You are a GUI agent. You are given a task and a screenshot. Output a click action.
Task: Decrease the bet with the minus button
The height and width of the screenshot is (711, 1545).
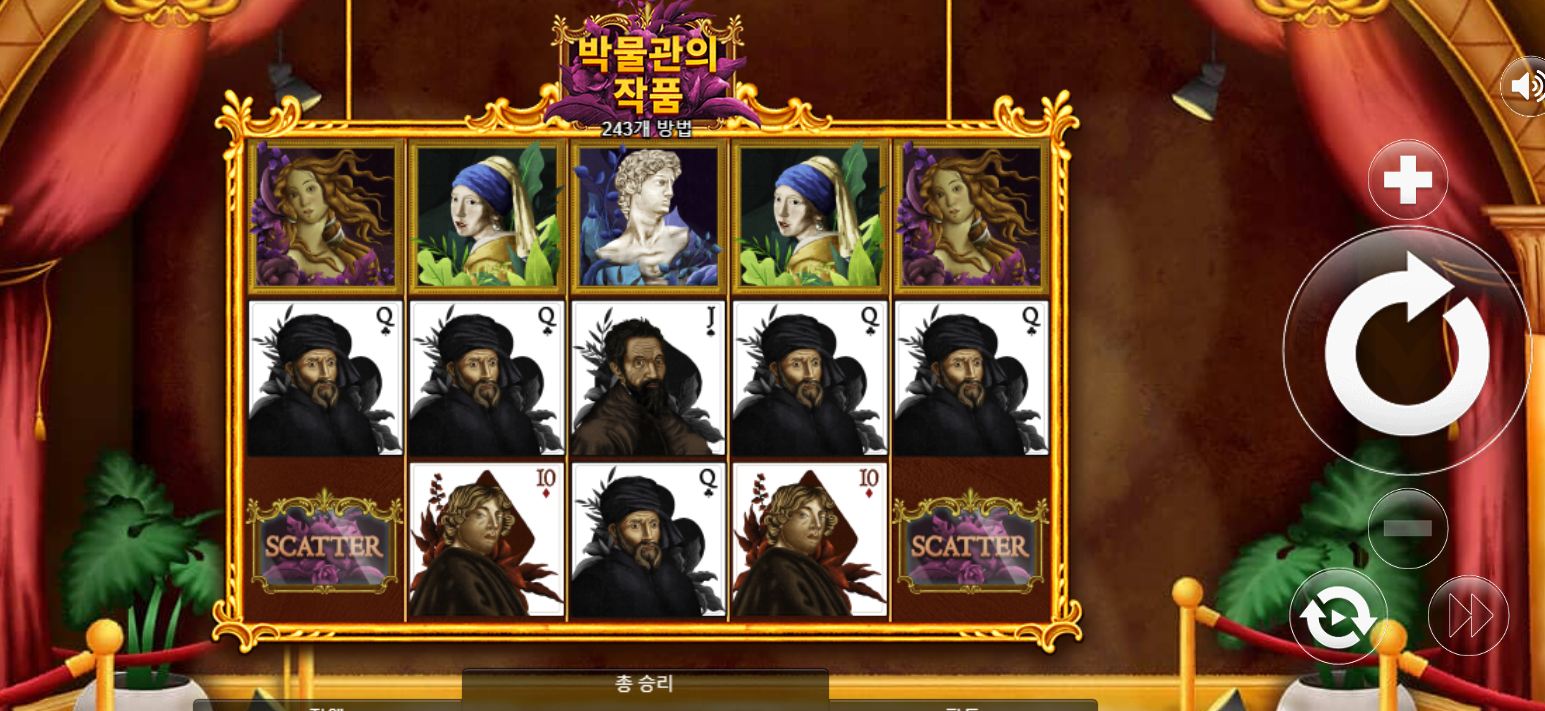point(1408,528)
